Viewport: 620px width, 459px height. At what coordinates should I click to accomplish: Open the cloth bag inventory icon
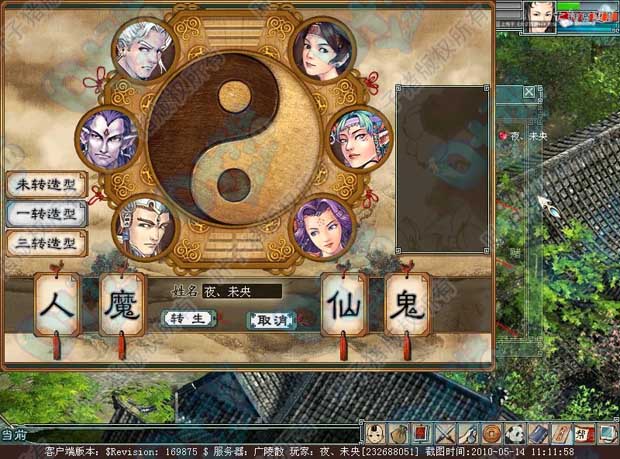click(x=399, y=434)
